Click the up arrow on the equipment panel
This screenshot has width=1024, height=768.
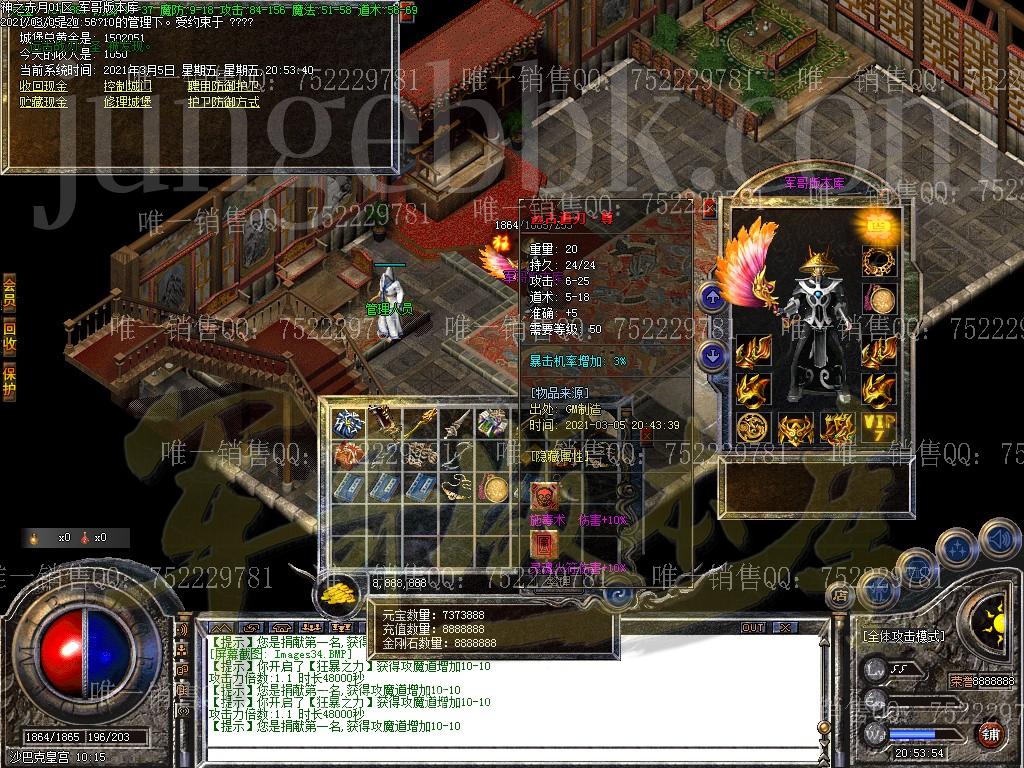tap(712, 296)
